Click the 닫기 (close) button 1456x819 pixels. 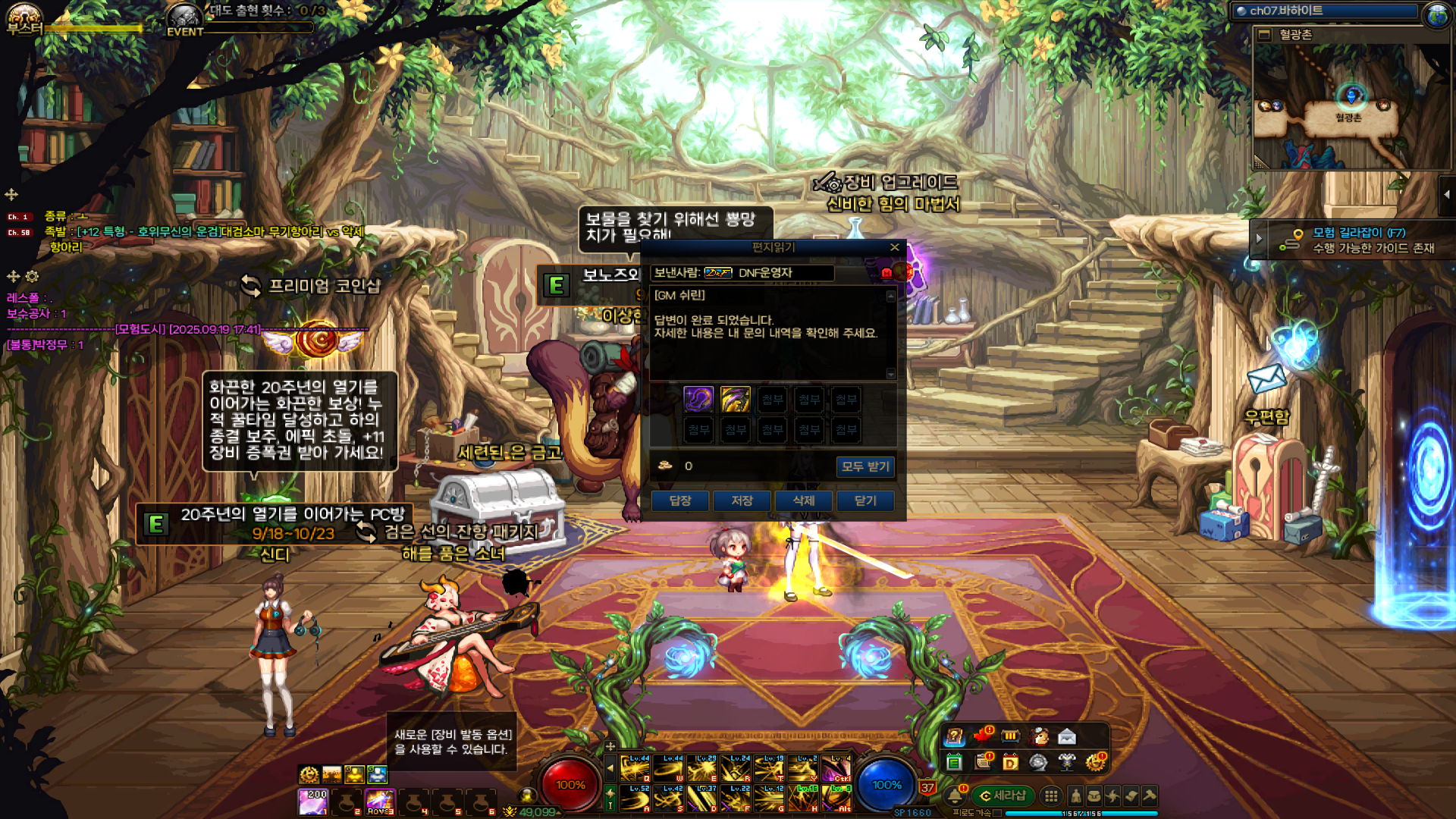pyautogui.click(x=865, y=500)
